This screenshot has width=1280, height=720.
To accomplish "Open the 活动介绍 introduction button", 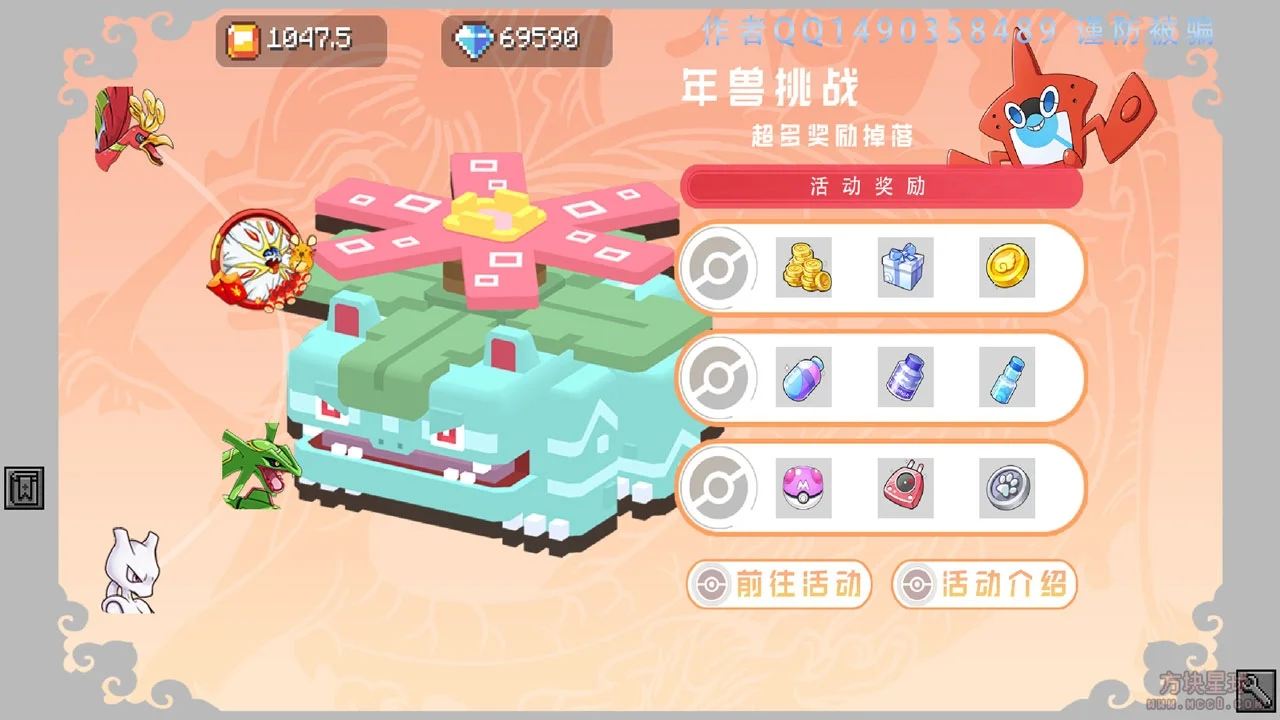I will [x=984, y=585].
